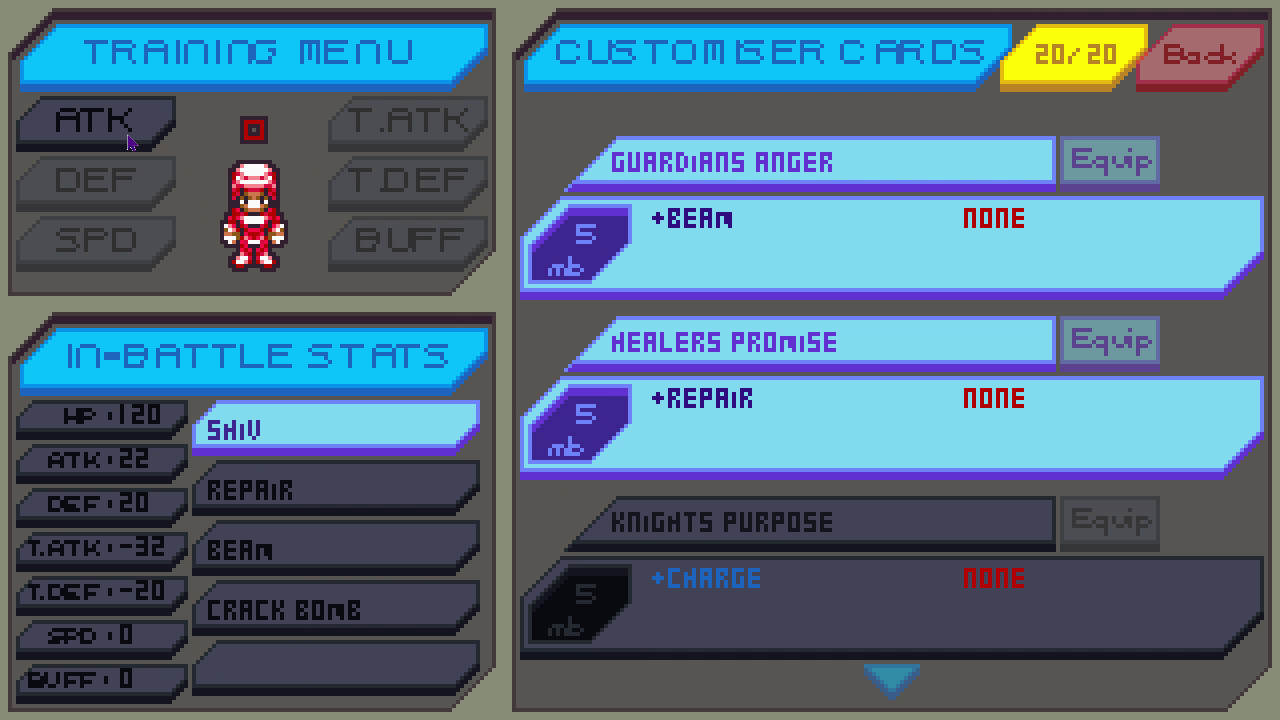Click the red target marker above the character
The height and width of the screenshot is (720, 1280).
tap(253, 129)
